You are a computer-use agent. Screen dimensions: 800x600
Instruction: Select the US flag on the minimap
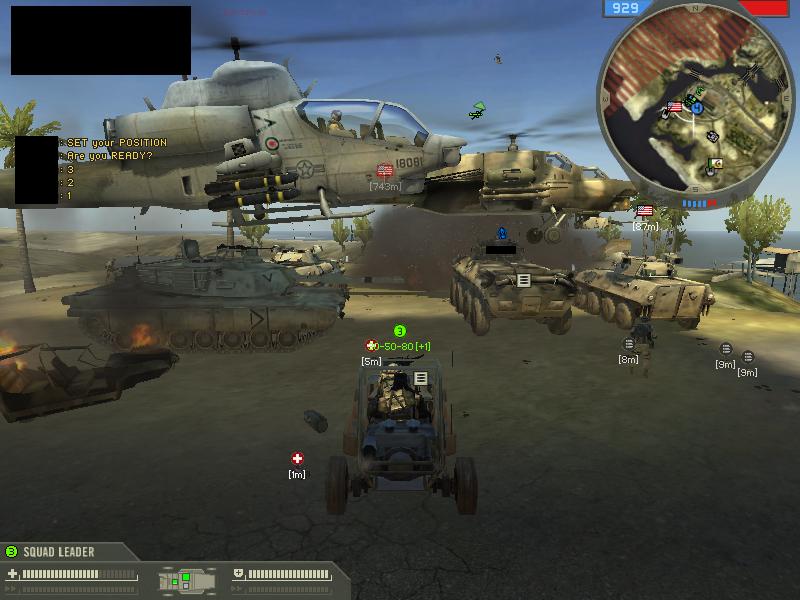click(674, 106)
